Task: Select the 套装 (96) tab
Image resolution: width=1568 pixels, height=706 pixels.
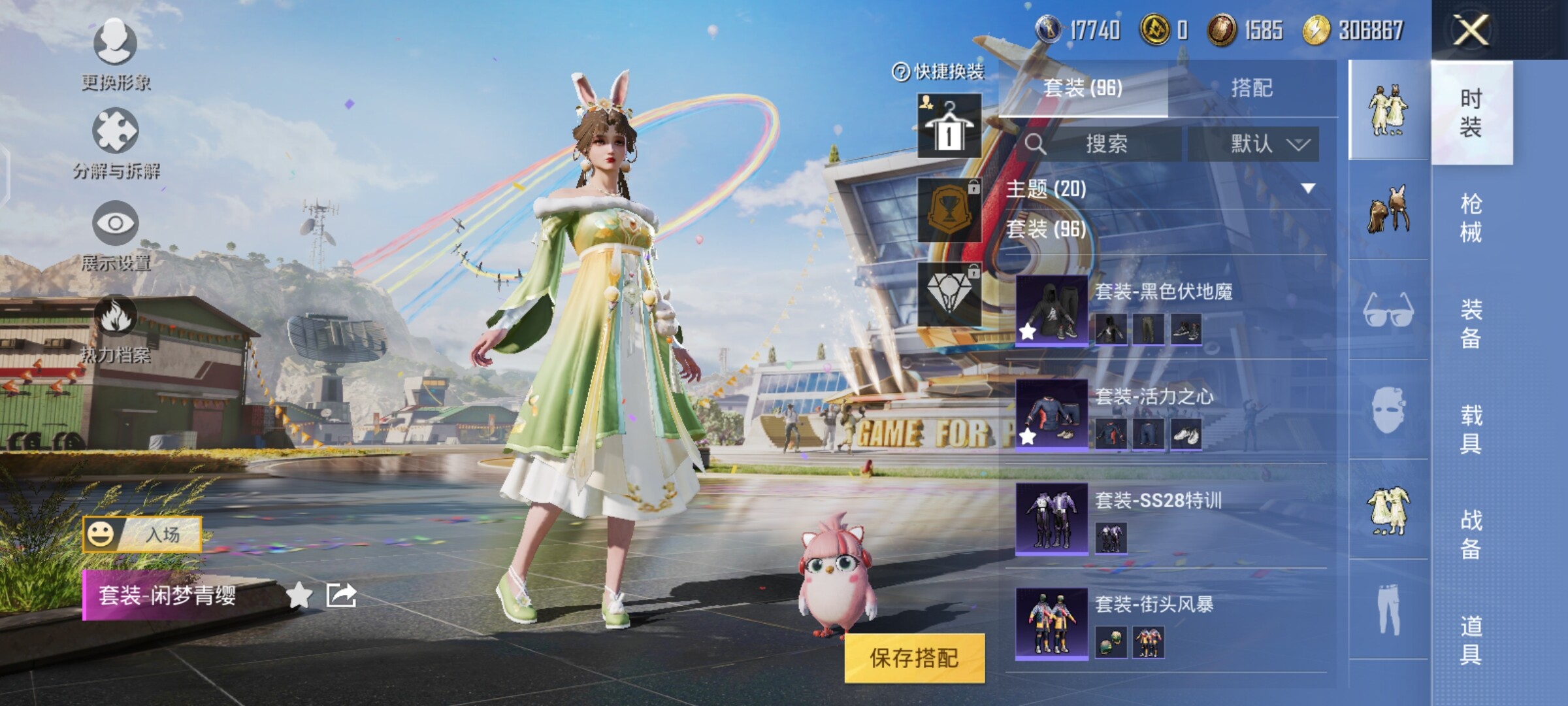Action: pyautogui.click(x=1083, y=88)
